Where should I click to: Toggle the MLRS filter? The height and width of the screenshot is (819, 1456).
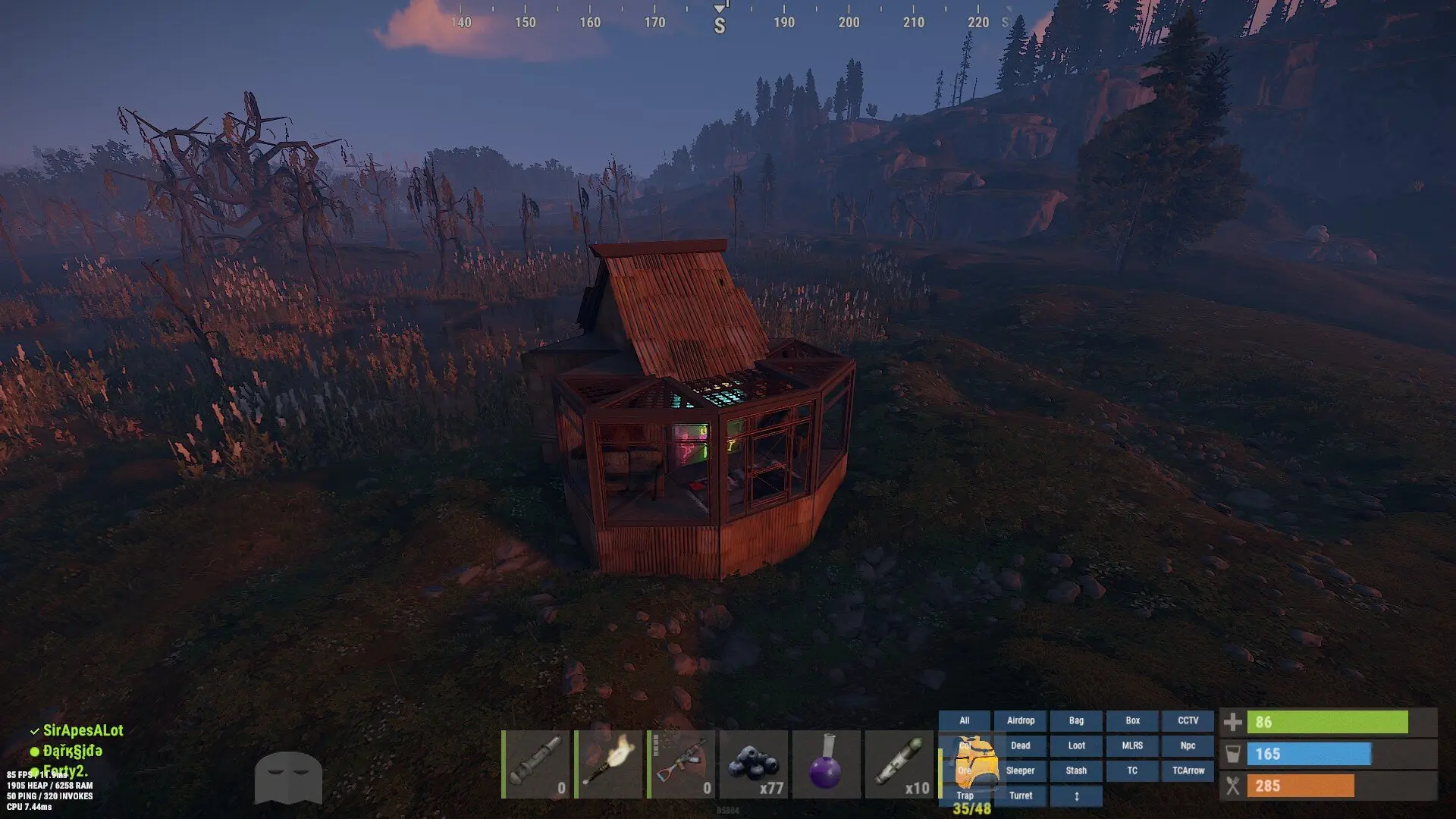[x=1132, y=745]
